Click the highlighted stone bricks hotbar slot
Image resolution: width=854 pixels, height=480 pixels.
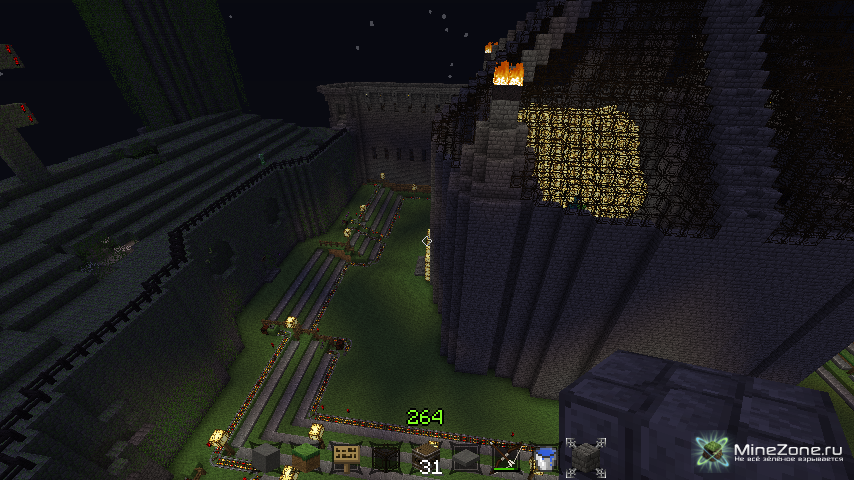(x=586, y=458)
